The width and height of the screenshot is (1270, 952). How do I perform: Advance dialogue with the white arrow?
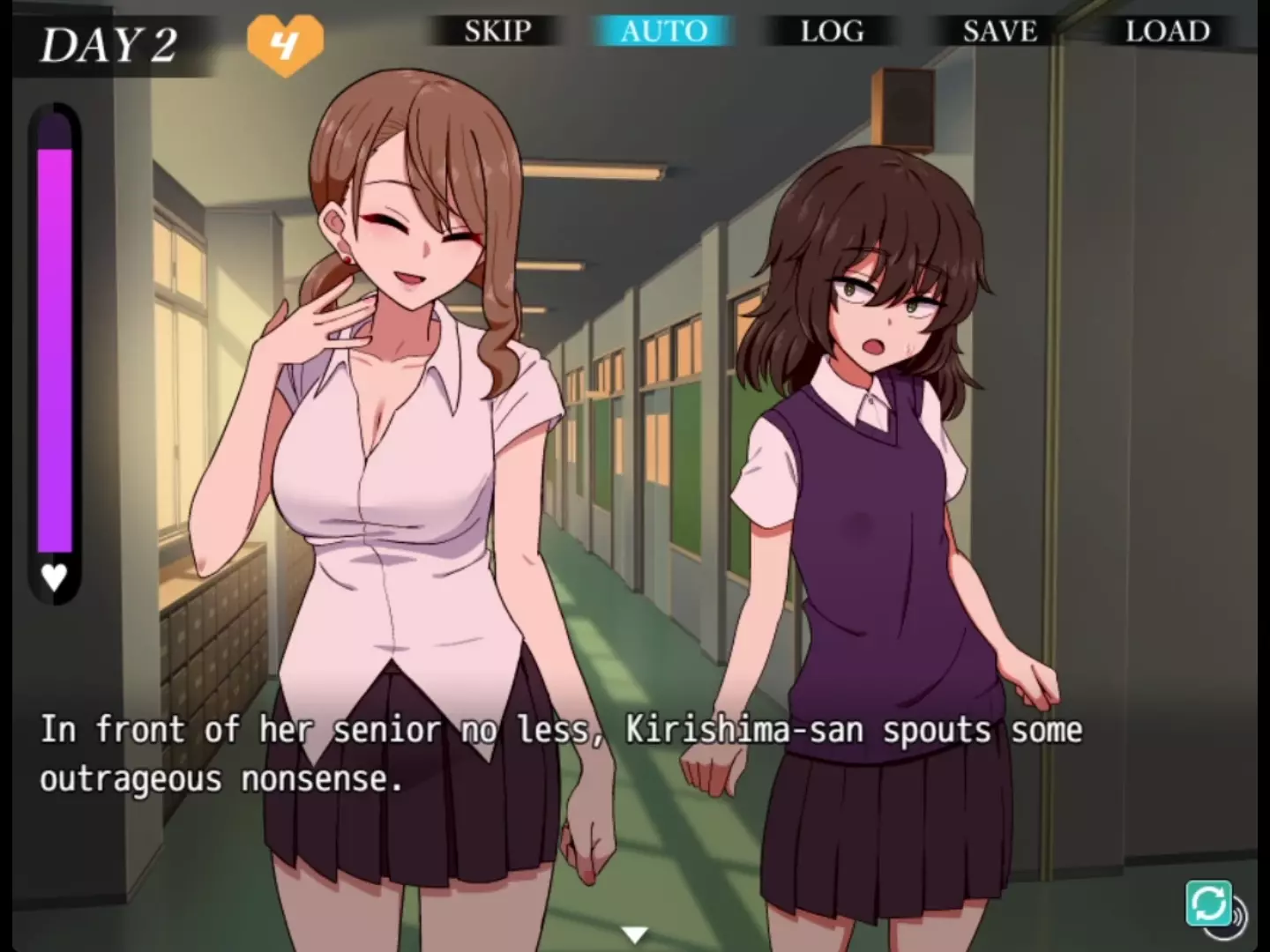(634, 933)
